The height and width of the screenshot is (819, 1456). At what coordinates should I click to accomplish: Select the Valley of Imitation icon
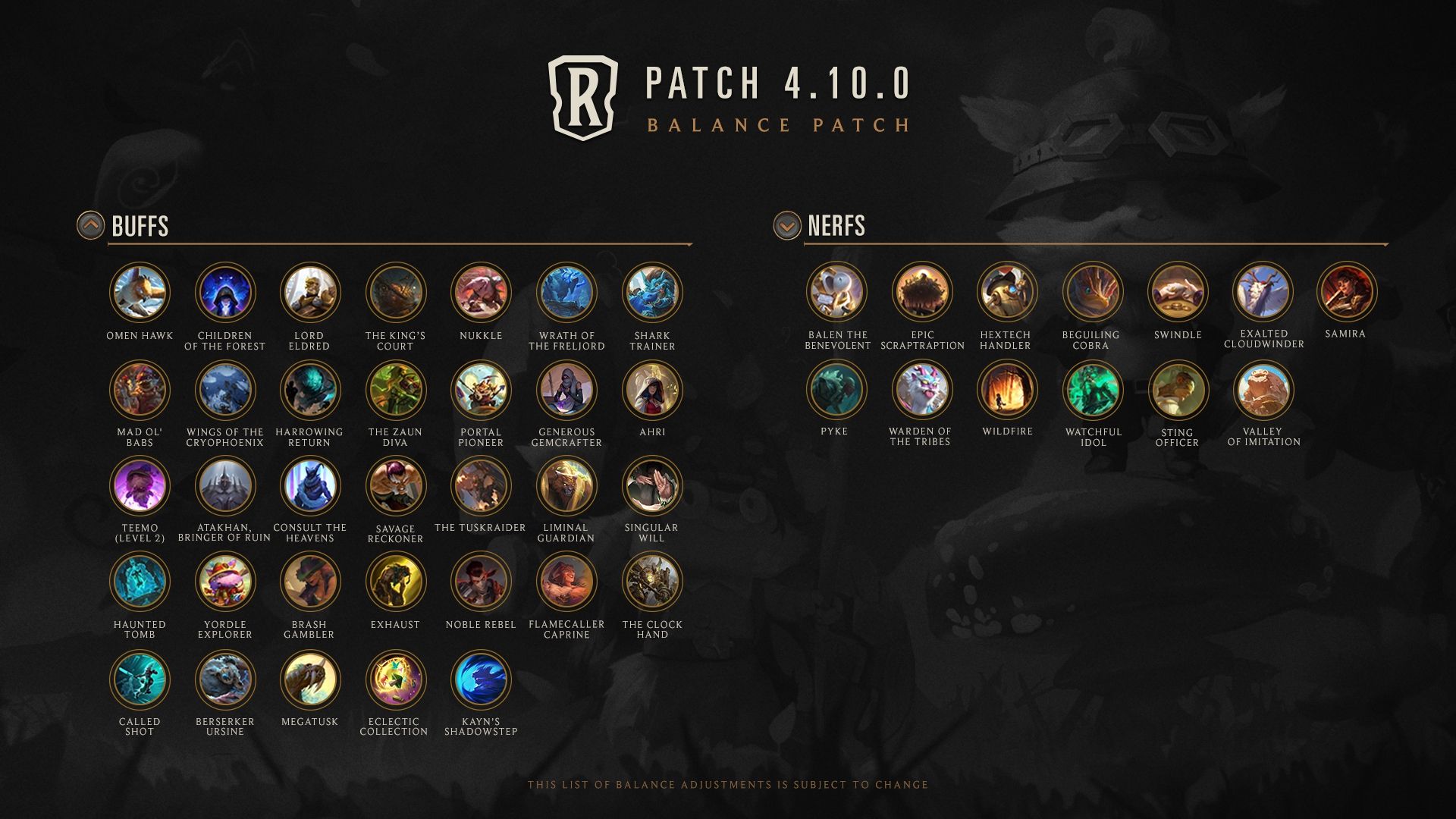coord(1263,390)
